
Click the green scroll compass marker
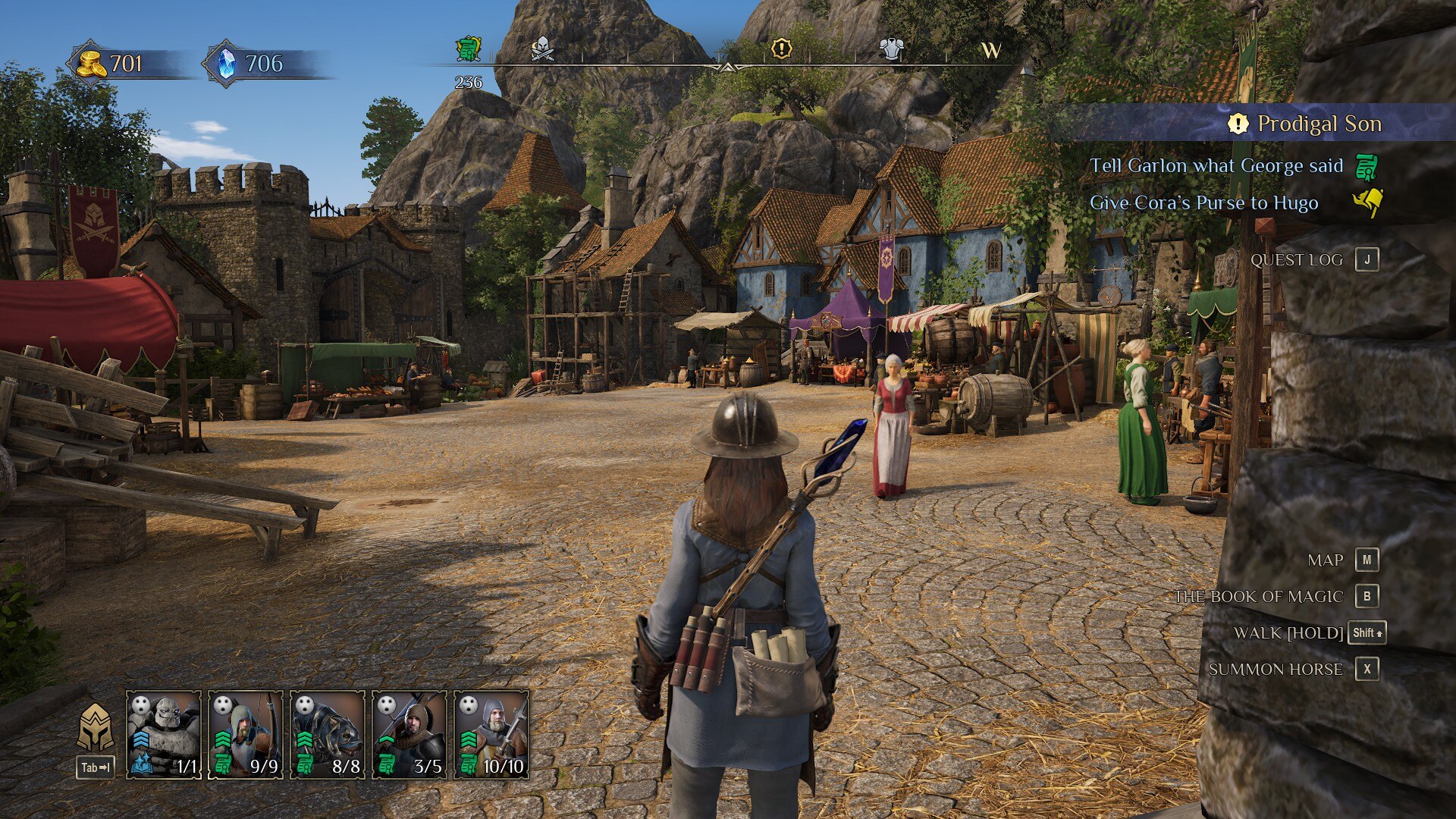coord(469,49)
